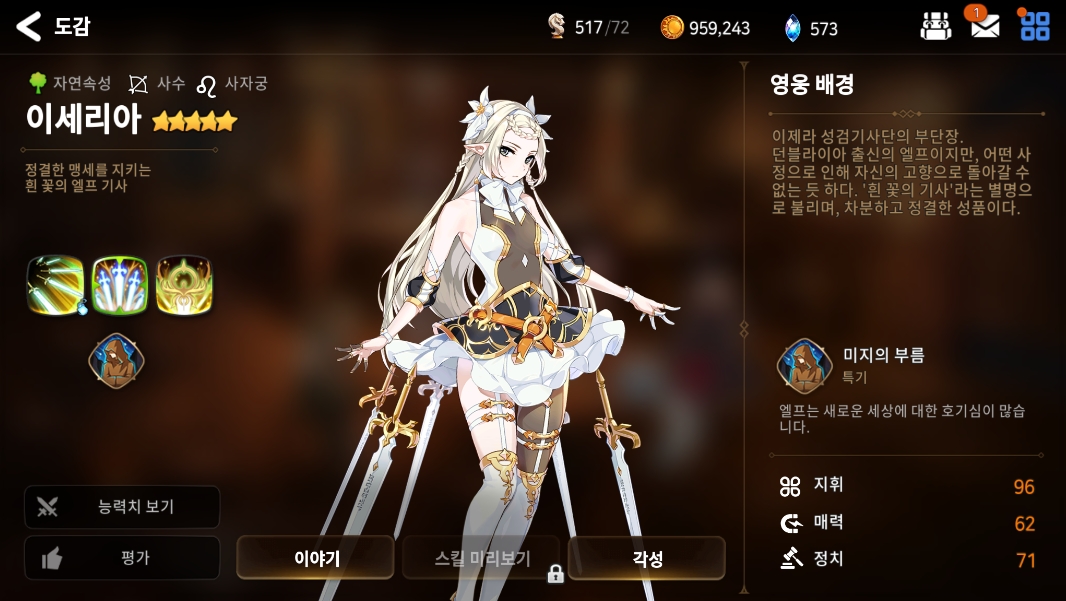Tap the hooded figure specialty icon below skills
The image size is (1066, 601).
117,361
